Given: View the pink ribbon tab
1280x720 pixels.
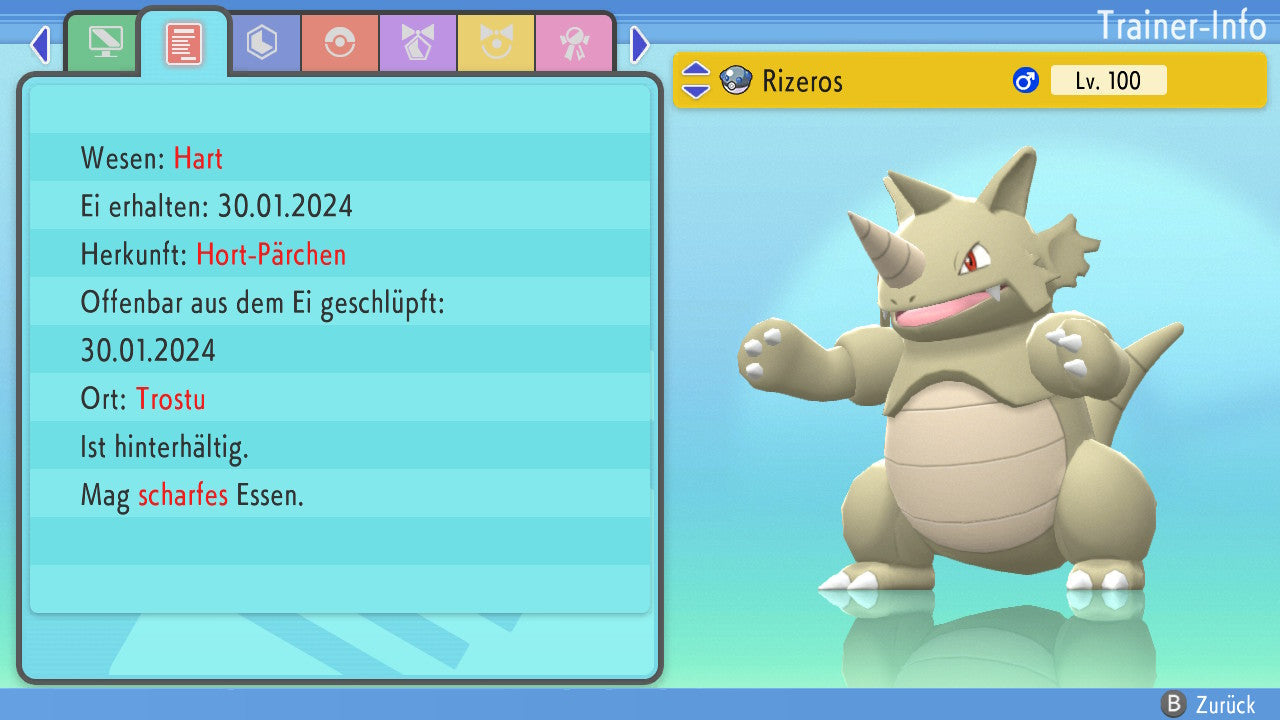Looking at the screenshot, I should pos(574,43).
